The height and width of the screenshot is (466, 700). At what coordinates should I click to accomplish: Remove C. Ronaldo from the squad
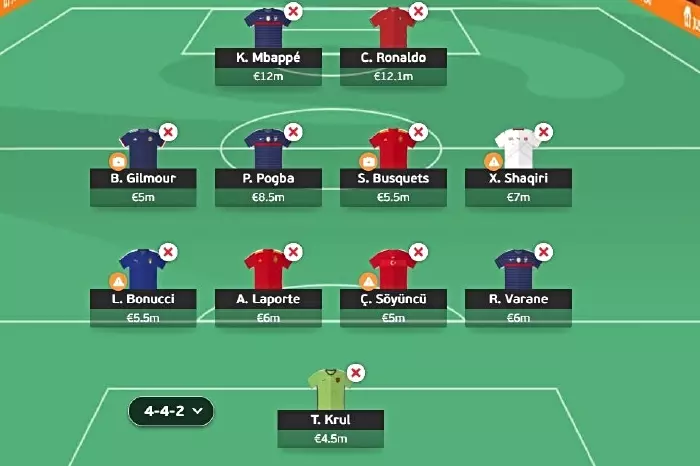[418, 12]
